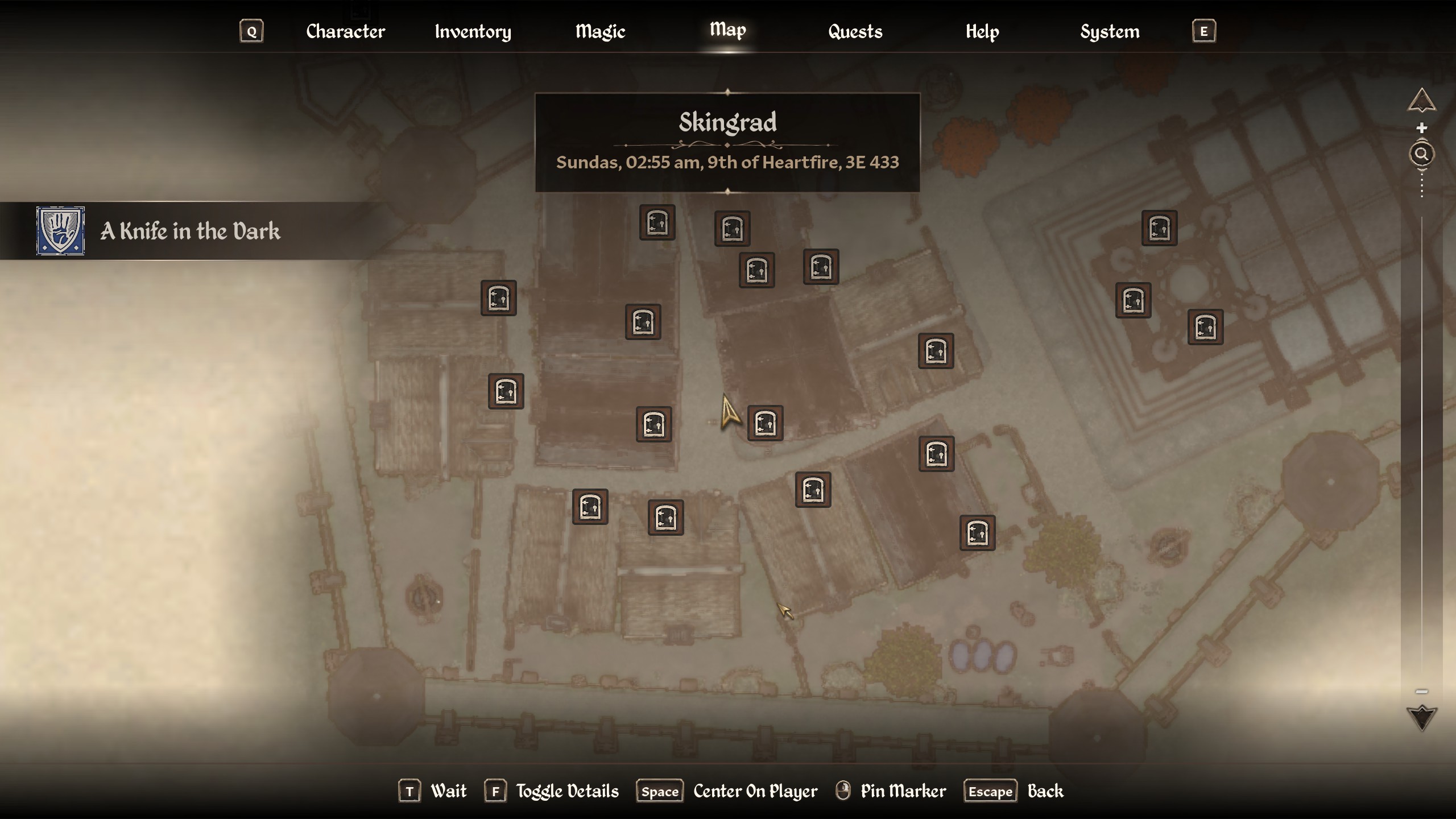This screenshot has height=819, width=1456.
Task: Switch to the Character tab
Action: pyautogui.click(x=345, y=31)
